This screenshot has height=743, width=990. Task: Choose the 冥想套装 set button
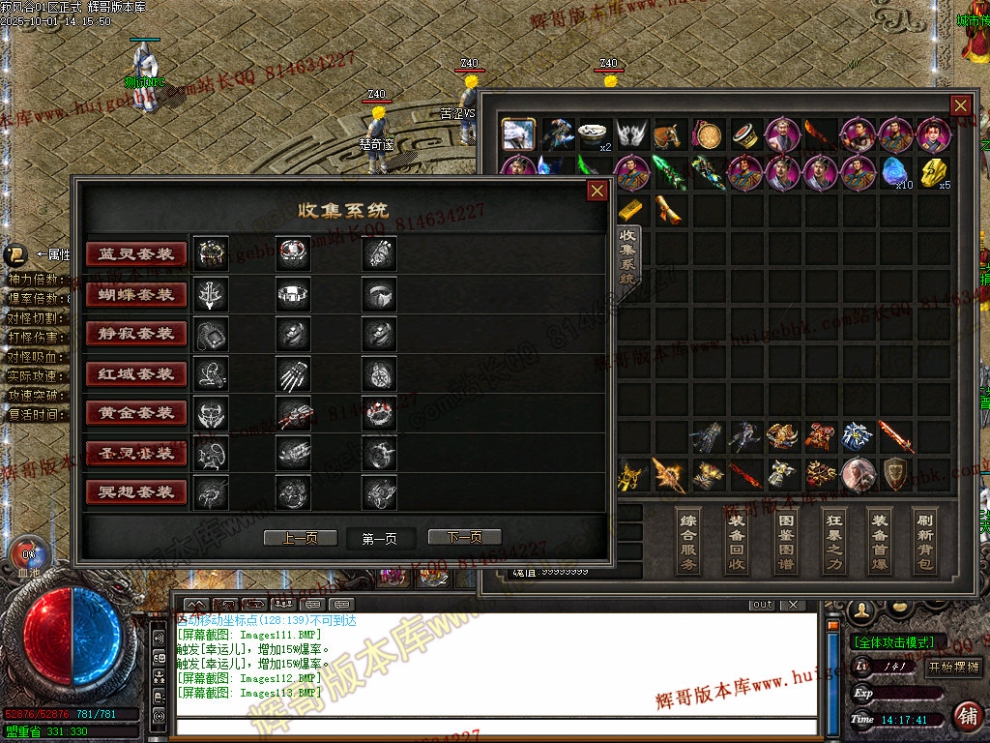[137, 492]
